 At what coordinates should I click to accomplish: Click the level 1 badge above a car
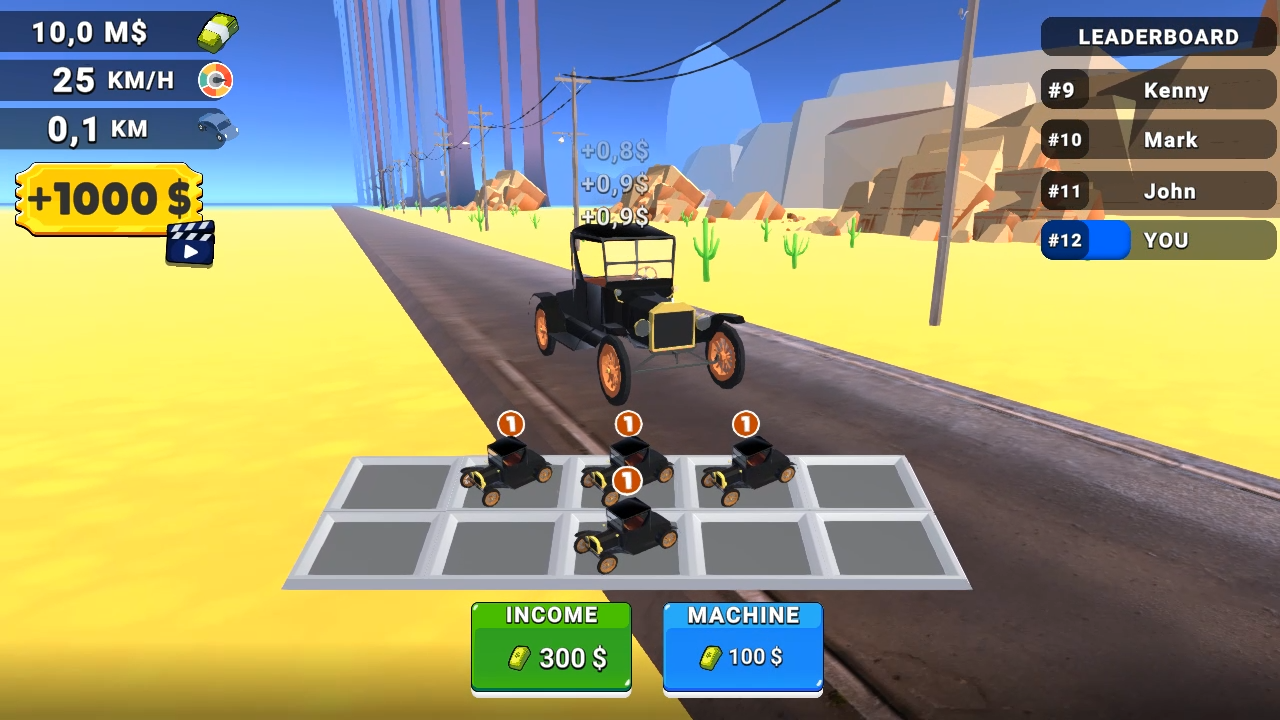(509, 424)
